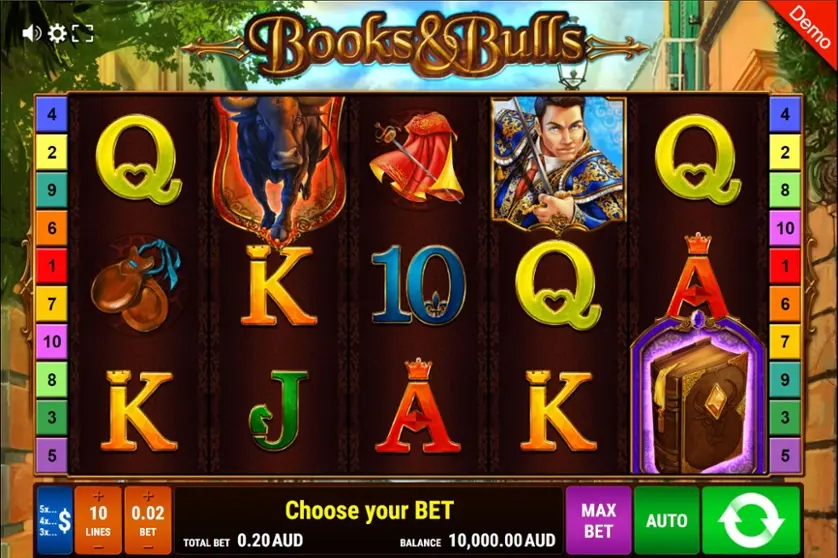Open the gear settings menu
The image size is (838, 558).
[57, 34]
